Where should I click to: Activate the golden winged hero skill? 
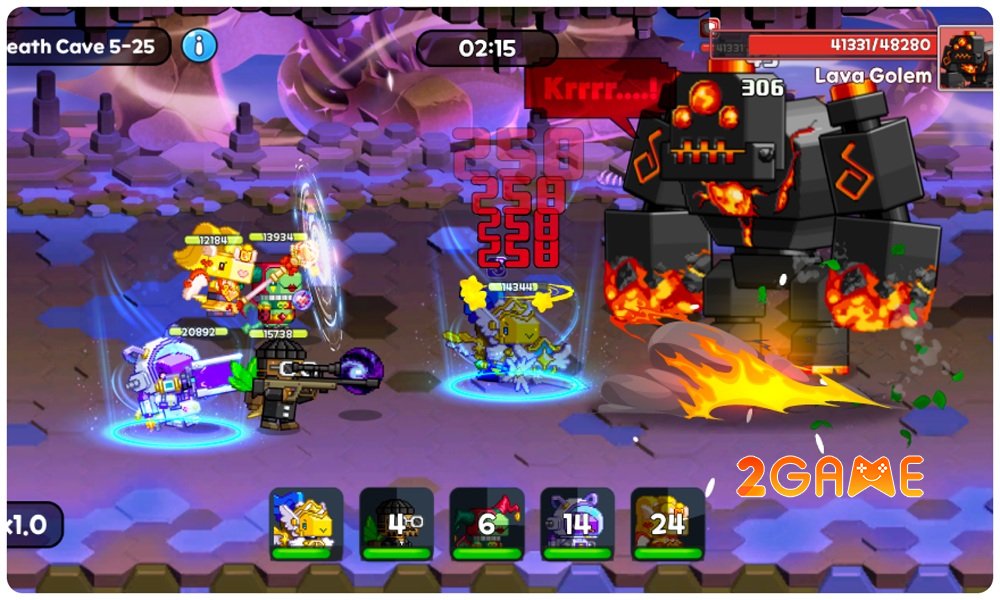[306, 523]
